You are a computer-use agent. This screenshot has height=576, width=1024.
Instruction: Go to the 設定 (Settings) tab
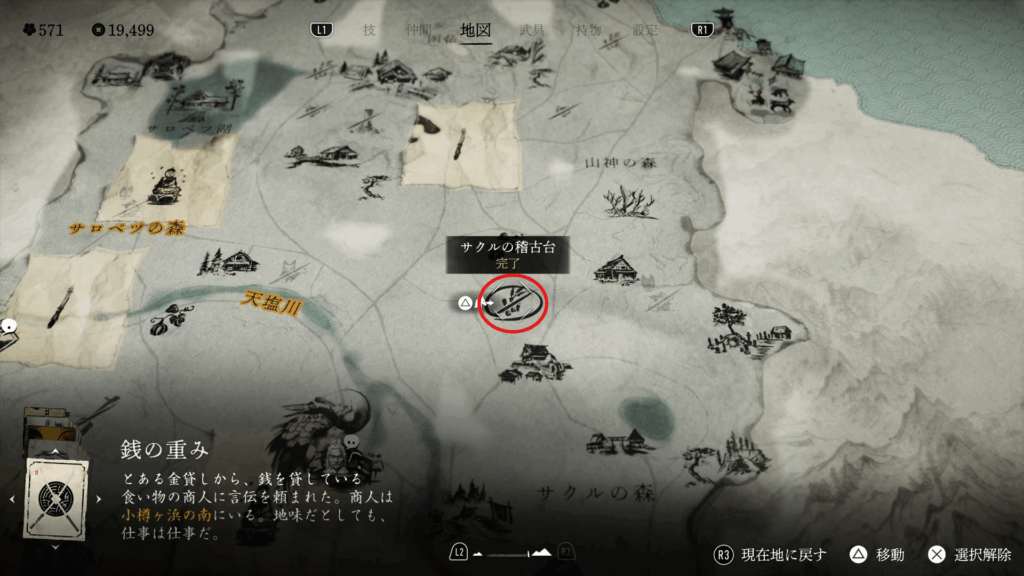coord(645,30)
